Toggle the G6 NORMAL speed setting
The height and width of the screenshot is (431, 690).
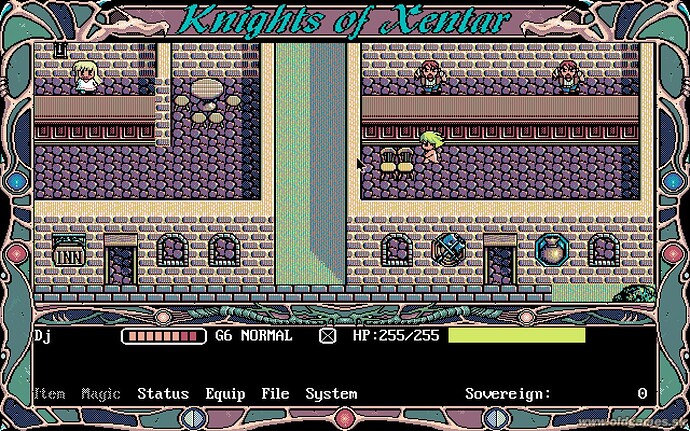point(254,336)
